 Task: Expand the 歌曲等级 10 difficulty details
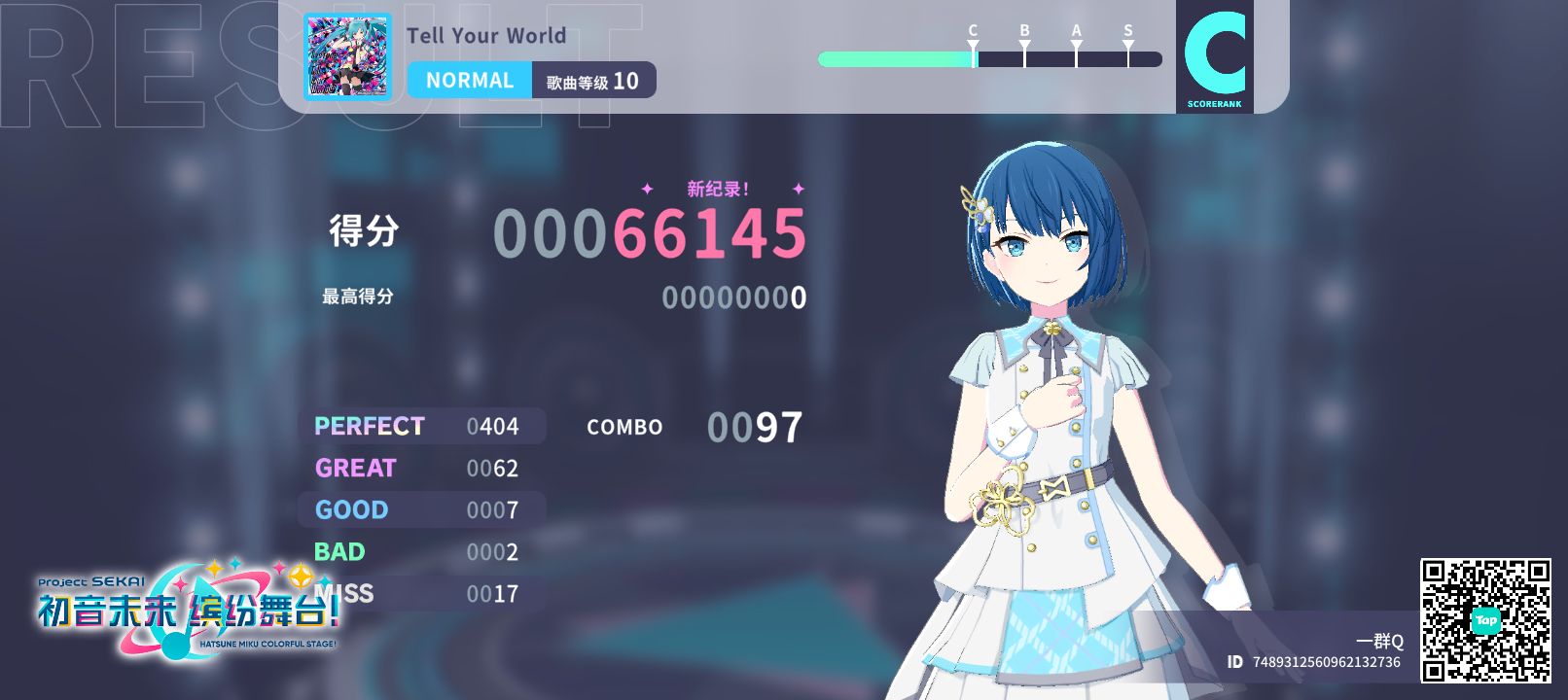pyautogui.click(x=593, y=81)
